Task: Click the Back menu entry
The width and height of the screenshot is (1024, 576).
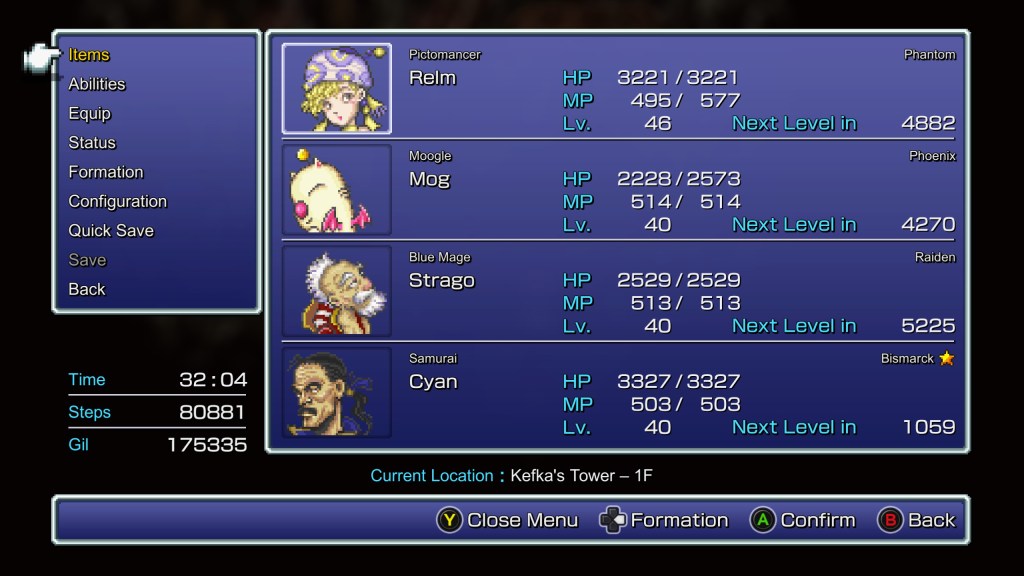Action: click(87, 289)
